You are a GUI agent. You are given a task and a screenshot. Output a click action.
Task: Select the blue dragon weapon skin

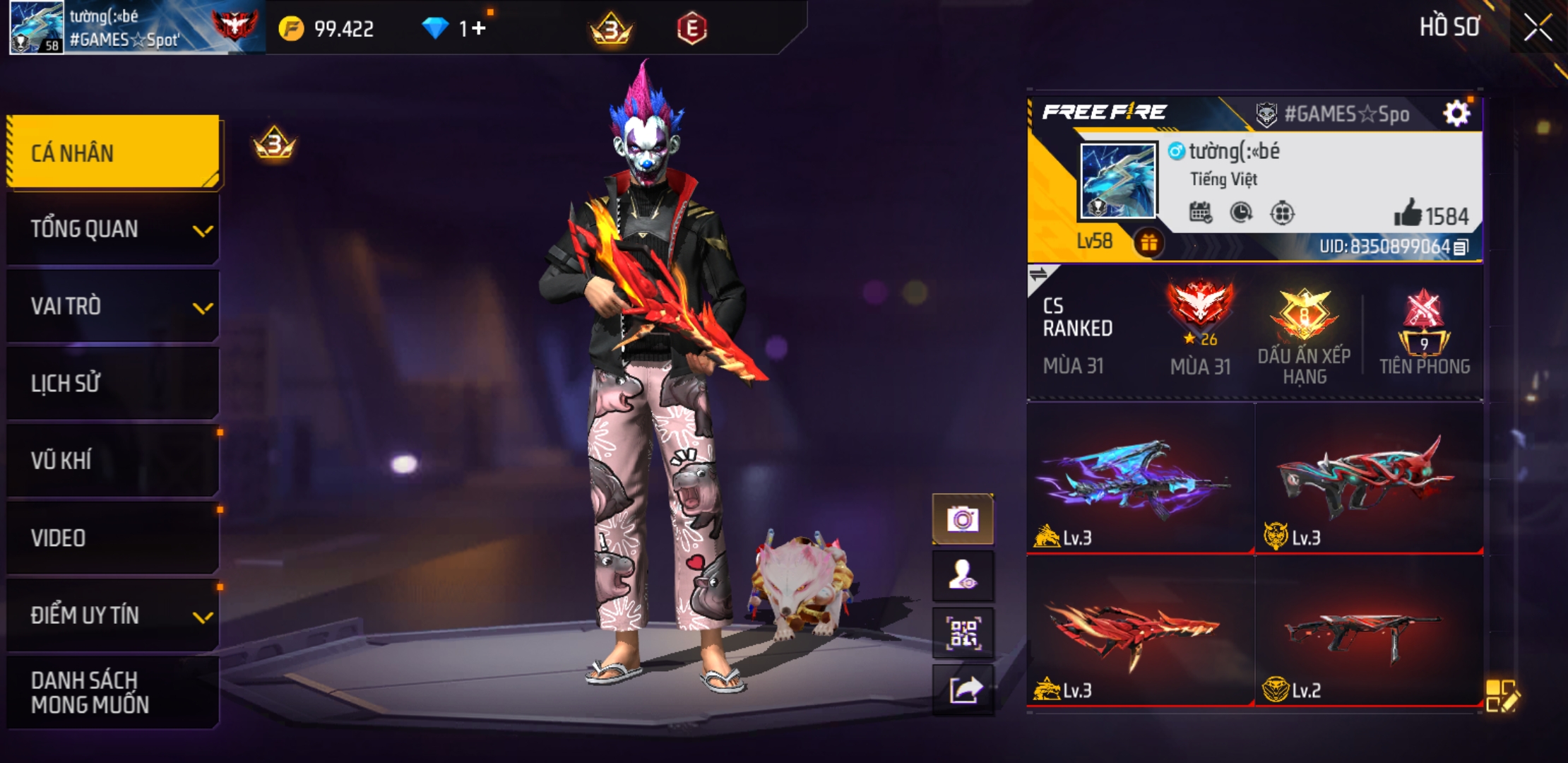1139,479
